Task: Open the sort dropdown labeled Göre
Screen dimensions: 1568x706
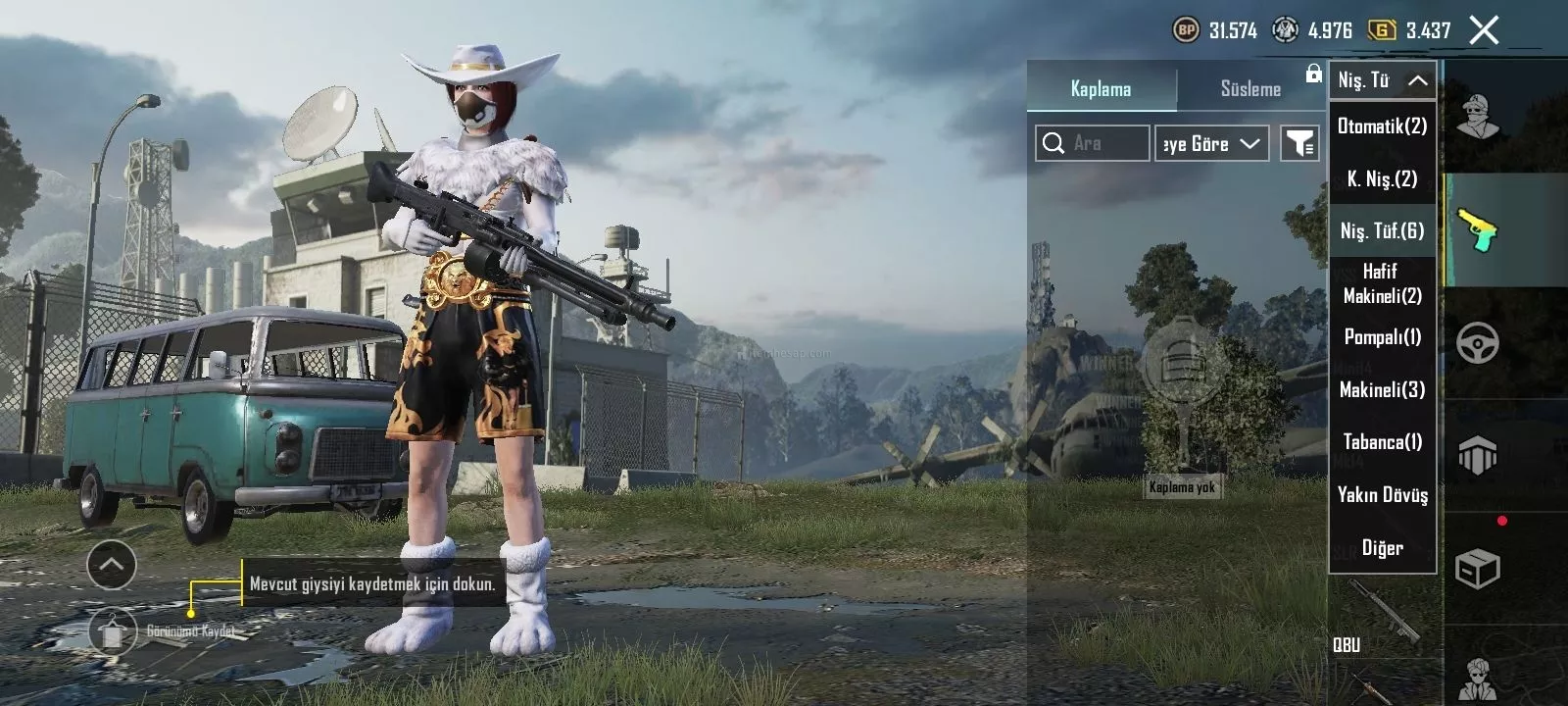Action: pos(1211,144)
